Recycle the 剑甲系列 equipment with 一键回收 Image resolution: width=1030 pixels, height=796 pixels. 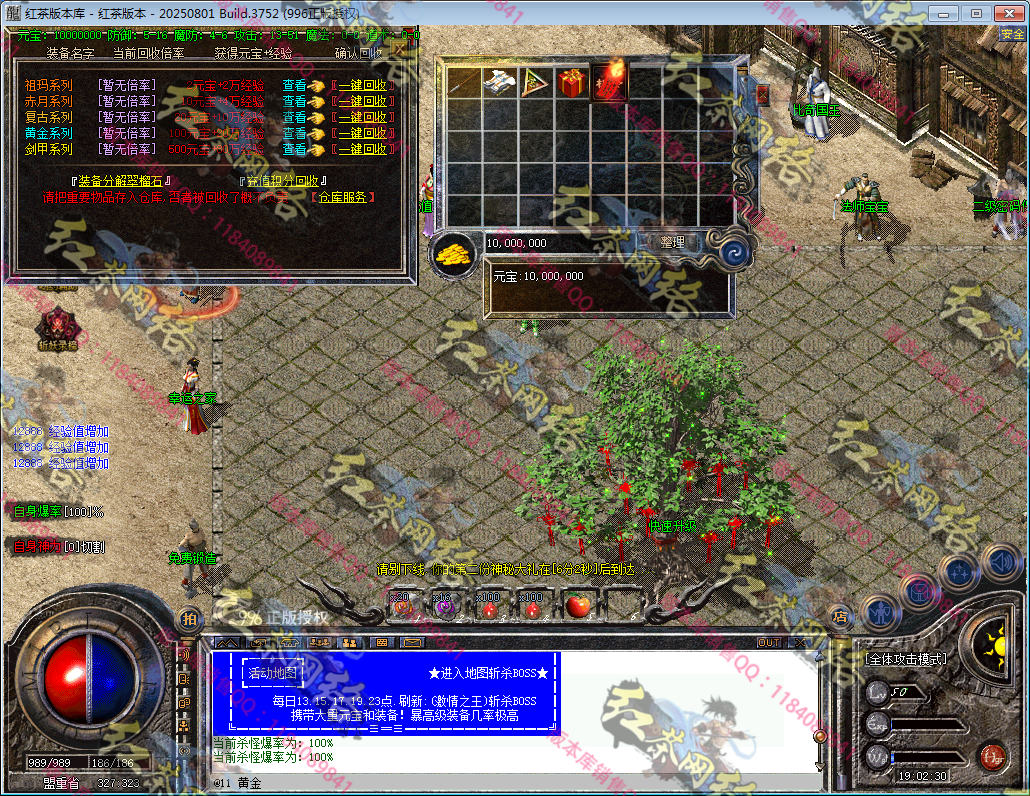click(361, 149)
